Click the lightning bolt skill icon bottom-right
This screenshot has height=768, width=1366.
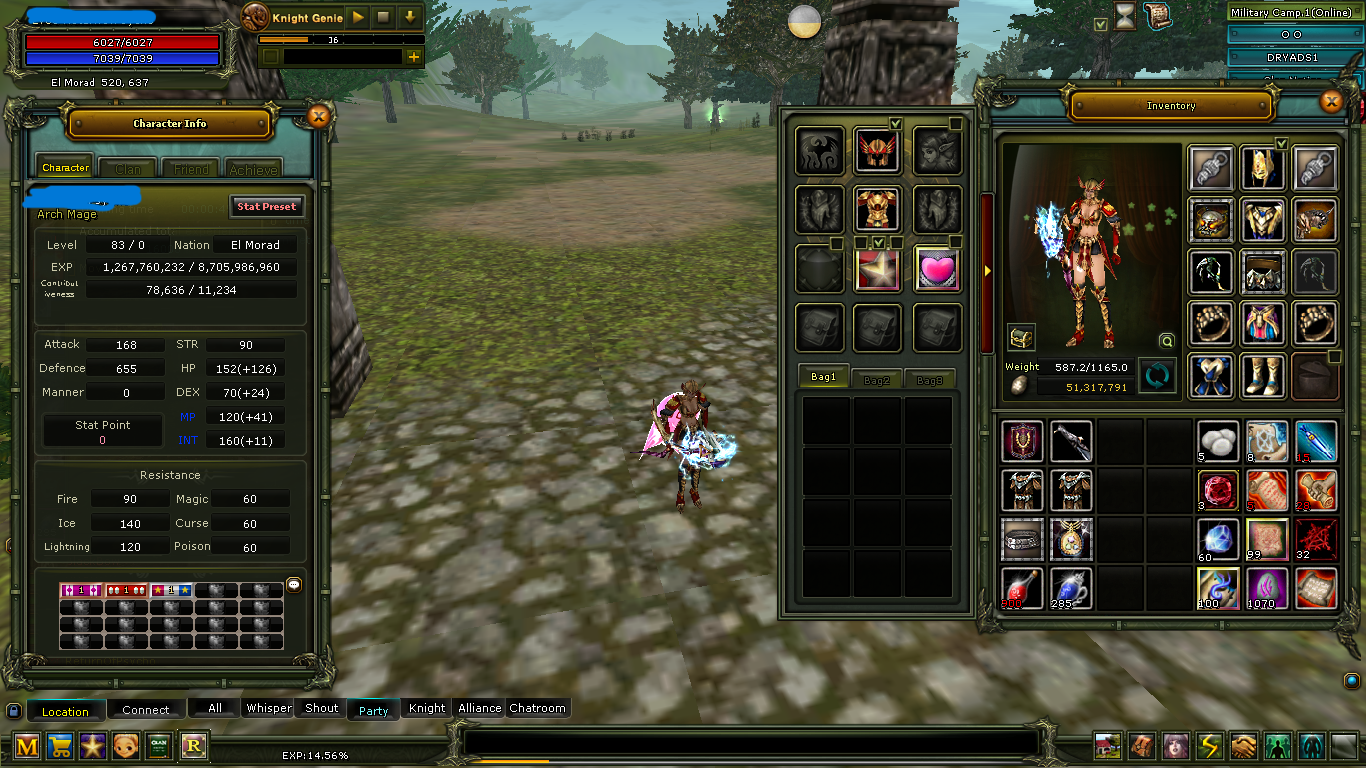coord(1209,746)
